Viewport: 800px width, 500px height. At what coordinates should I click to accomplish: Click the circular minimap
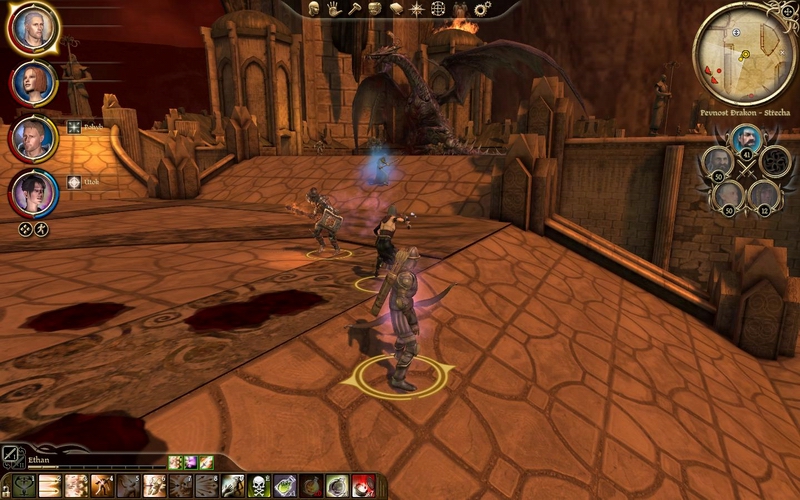point(745,47)
